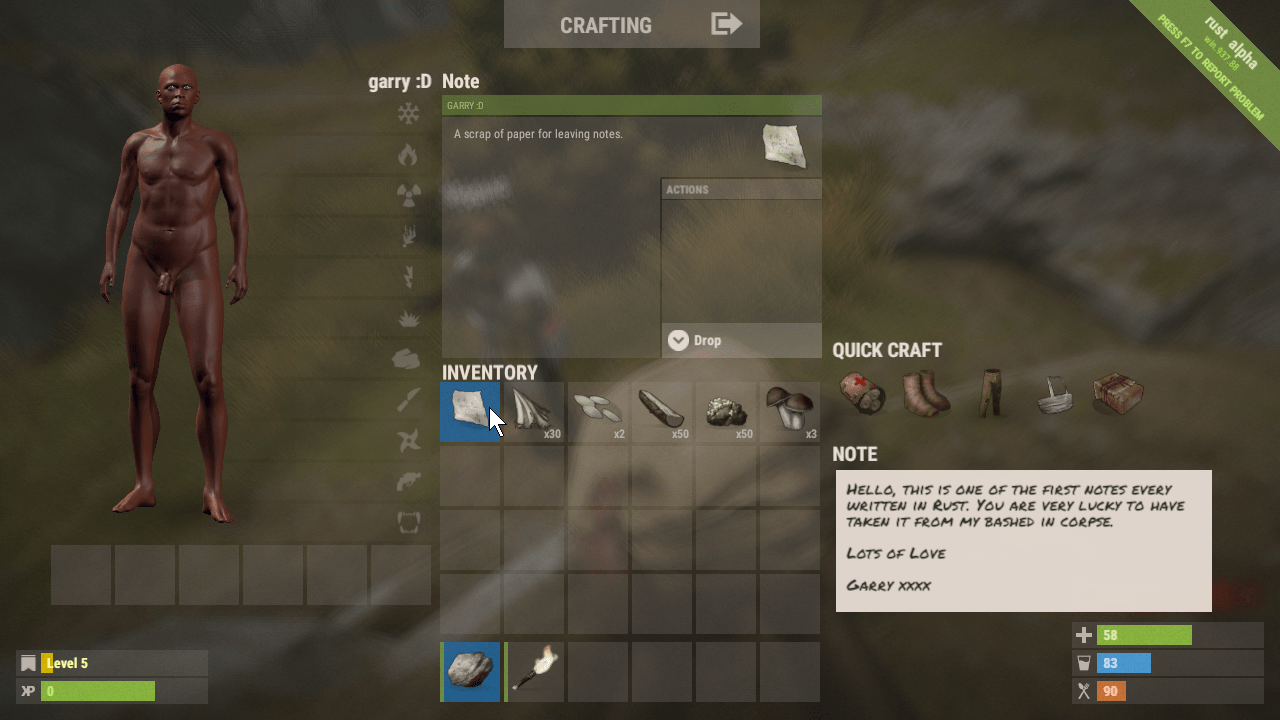Select the rock in the hotbar
Viewport: 1280px width, 720px height.
click(x=470, y=671)
